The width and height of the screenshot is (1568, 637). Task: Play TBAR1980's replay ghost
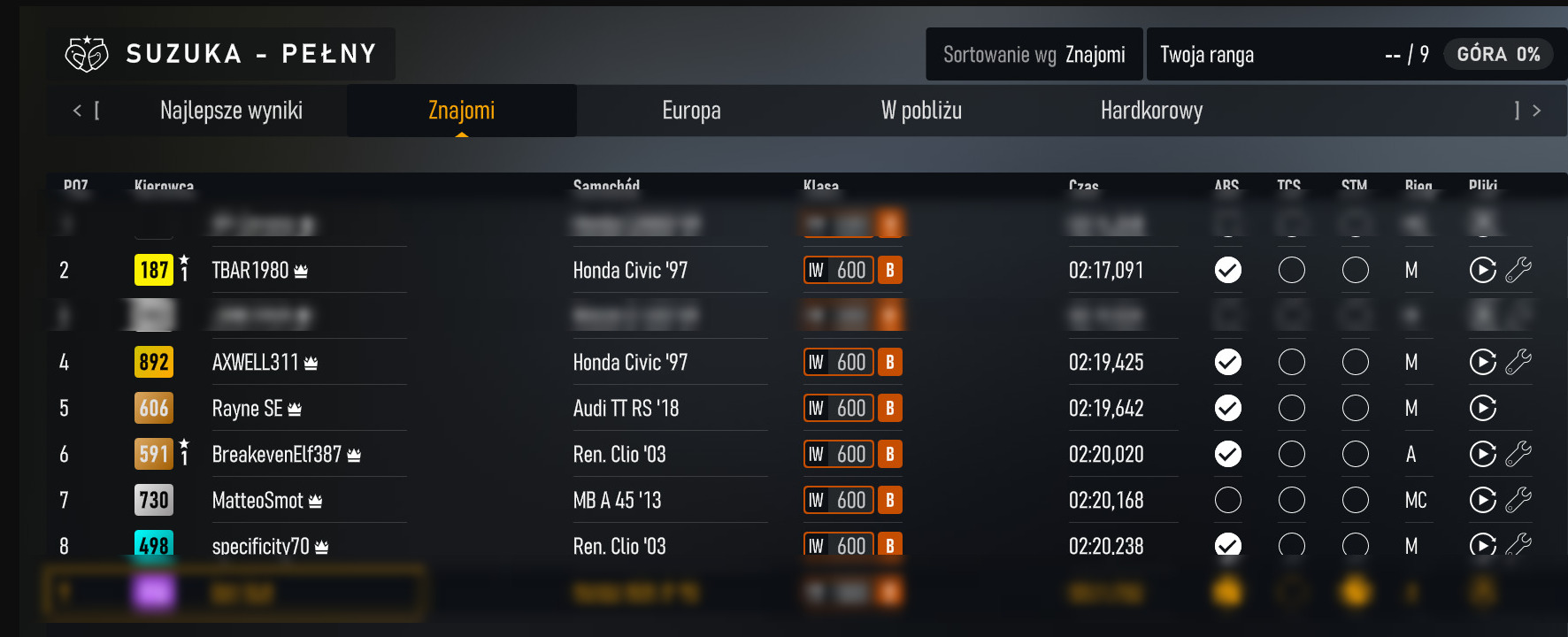(1483, 270)
